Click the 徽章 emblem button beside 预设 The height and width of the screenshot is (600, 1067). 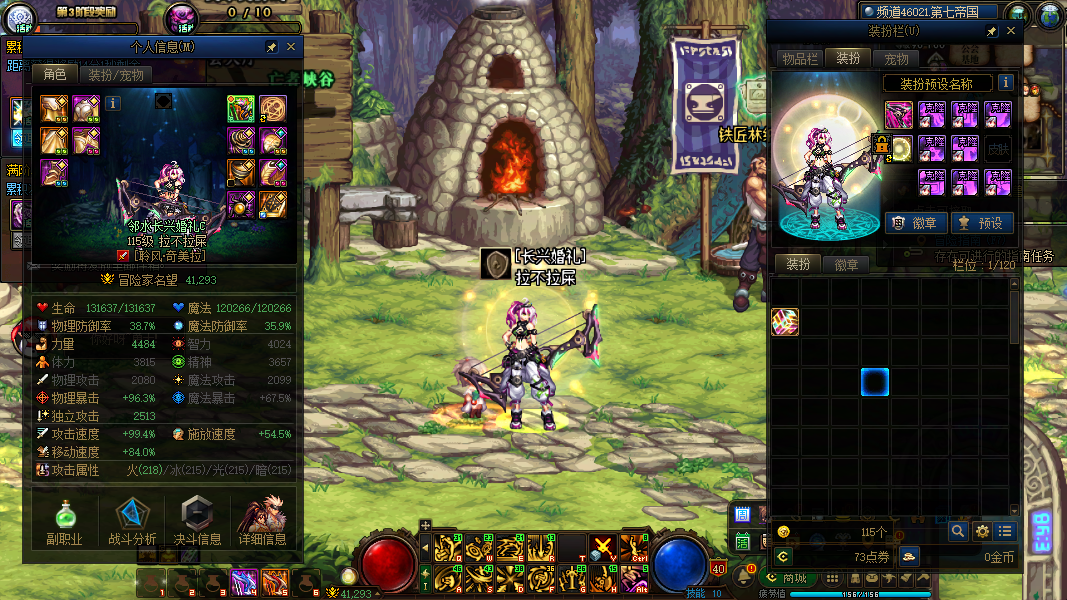click(911, 223)
